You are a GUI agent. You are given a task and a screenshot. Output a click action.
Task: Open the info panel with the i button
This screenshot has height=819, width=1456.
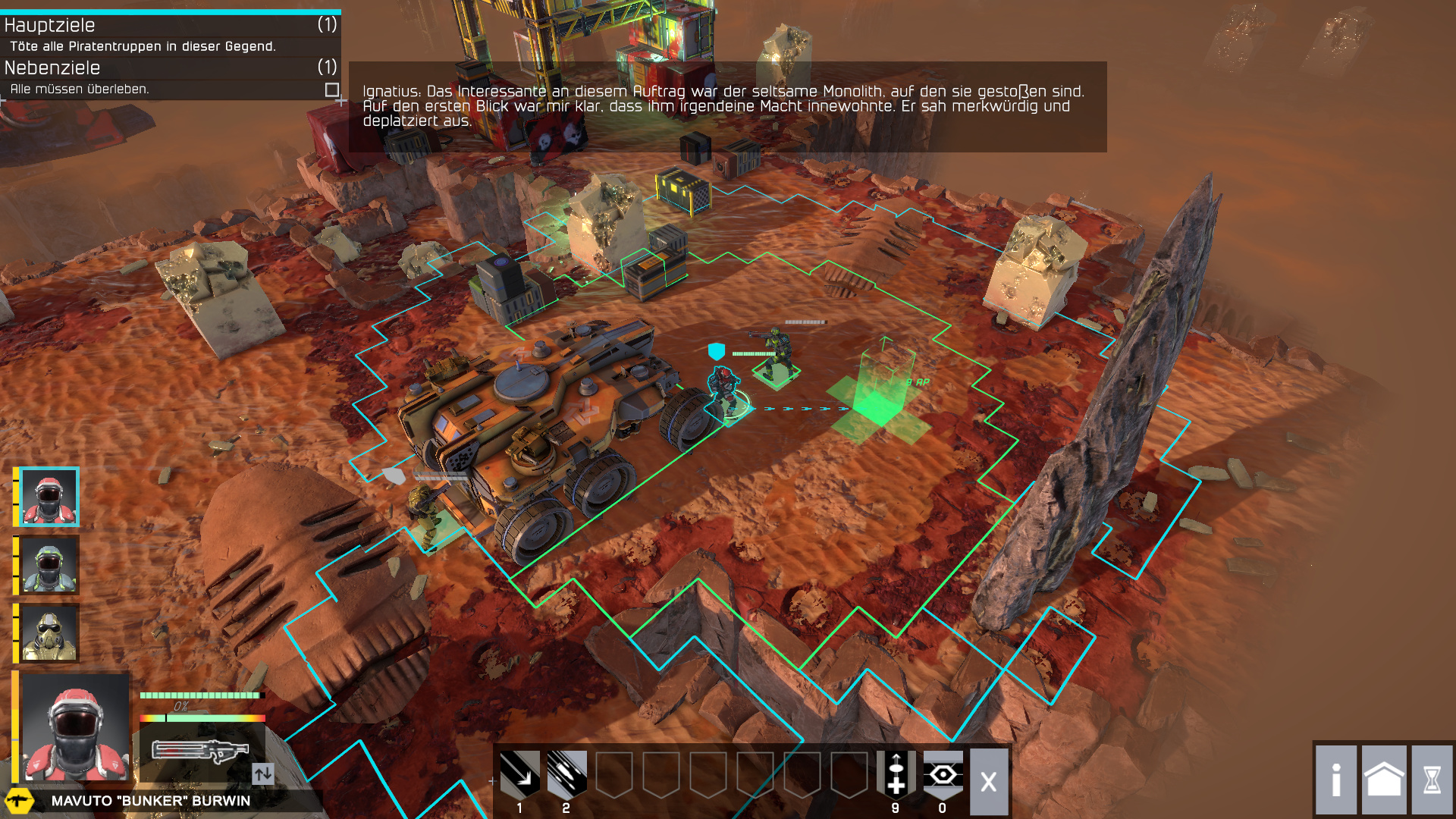1336,780
